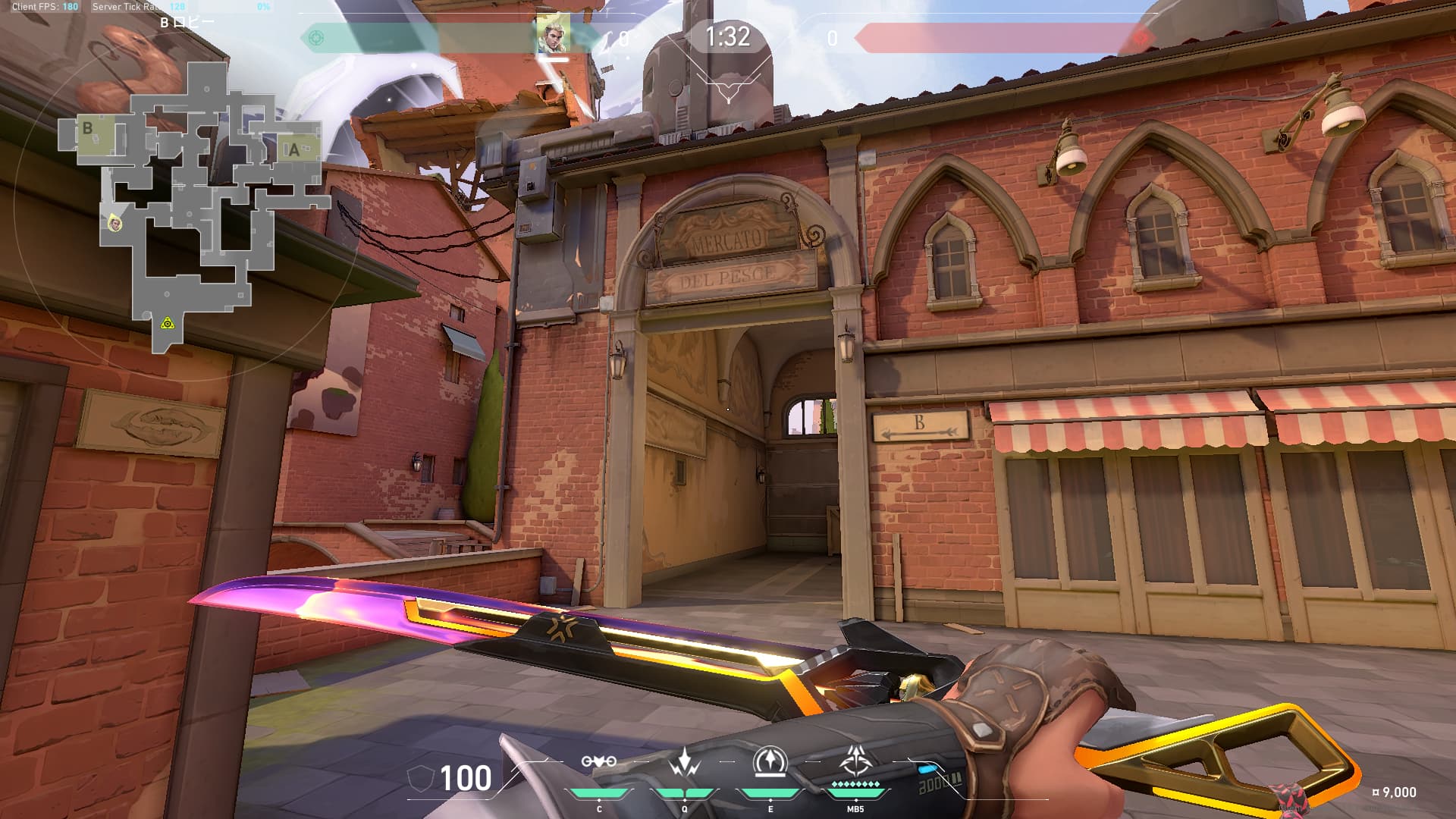Select the Shock Bolt ability icon
Viewport: 1456px width, 819px height.
[x=684, y=761]
